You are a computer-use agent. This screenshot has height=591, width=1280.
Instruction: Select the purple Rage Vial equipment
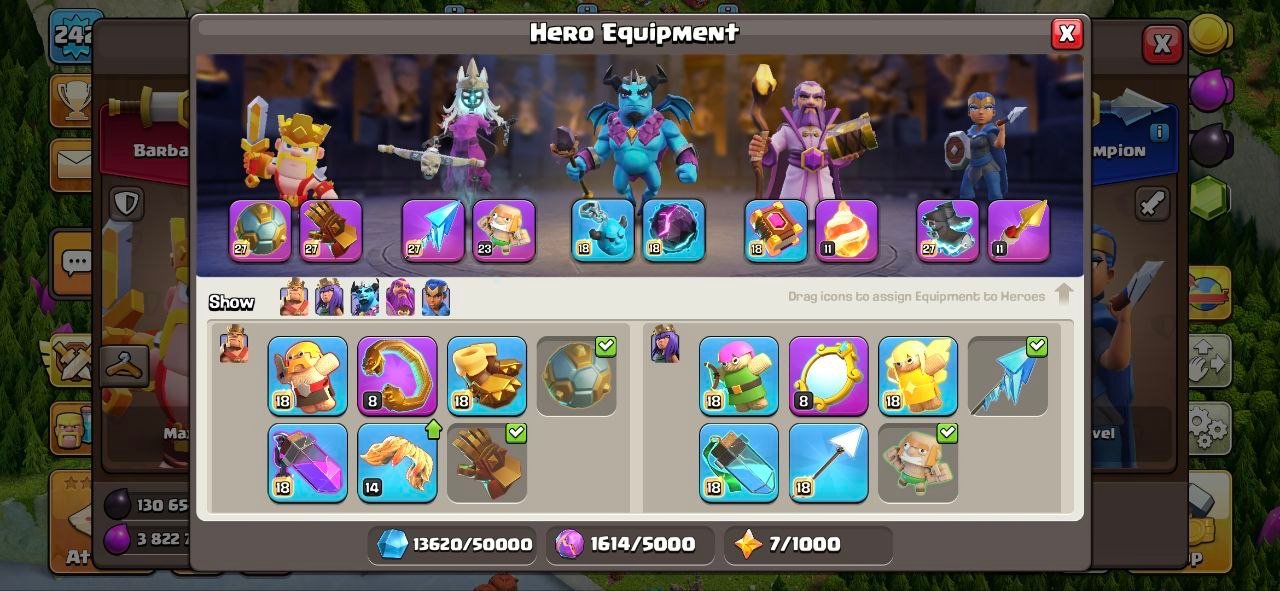tap(308, 462)
